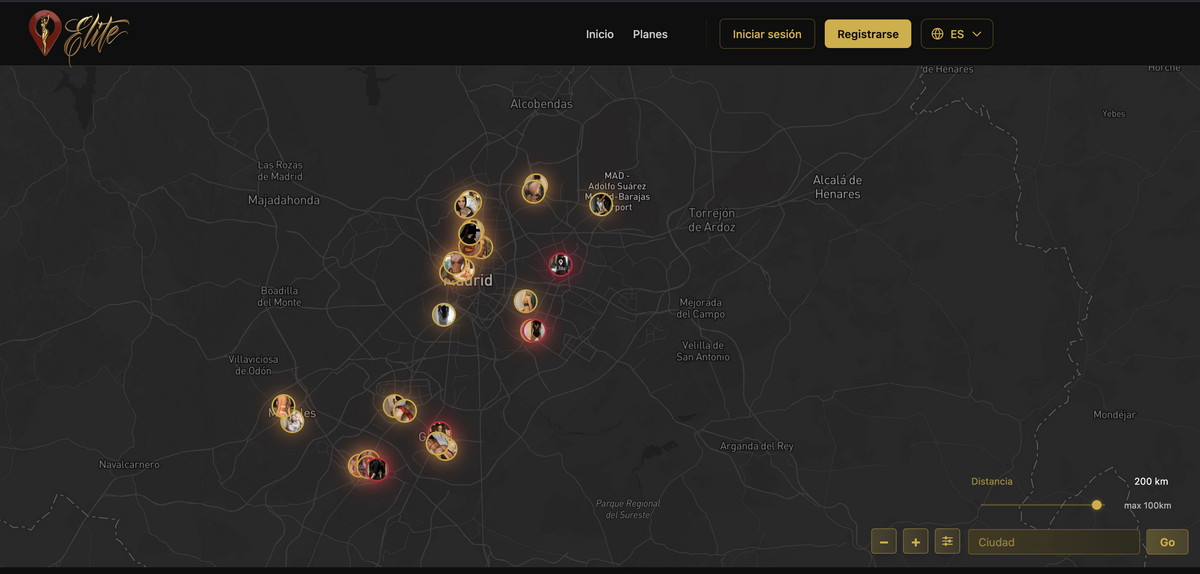Image resolution: width=1200 pixels, height=574 pixels.
Task: Focus the Ciudad search field
Action: 1053,542
